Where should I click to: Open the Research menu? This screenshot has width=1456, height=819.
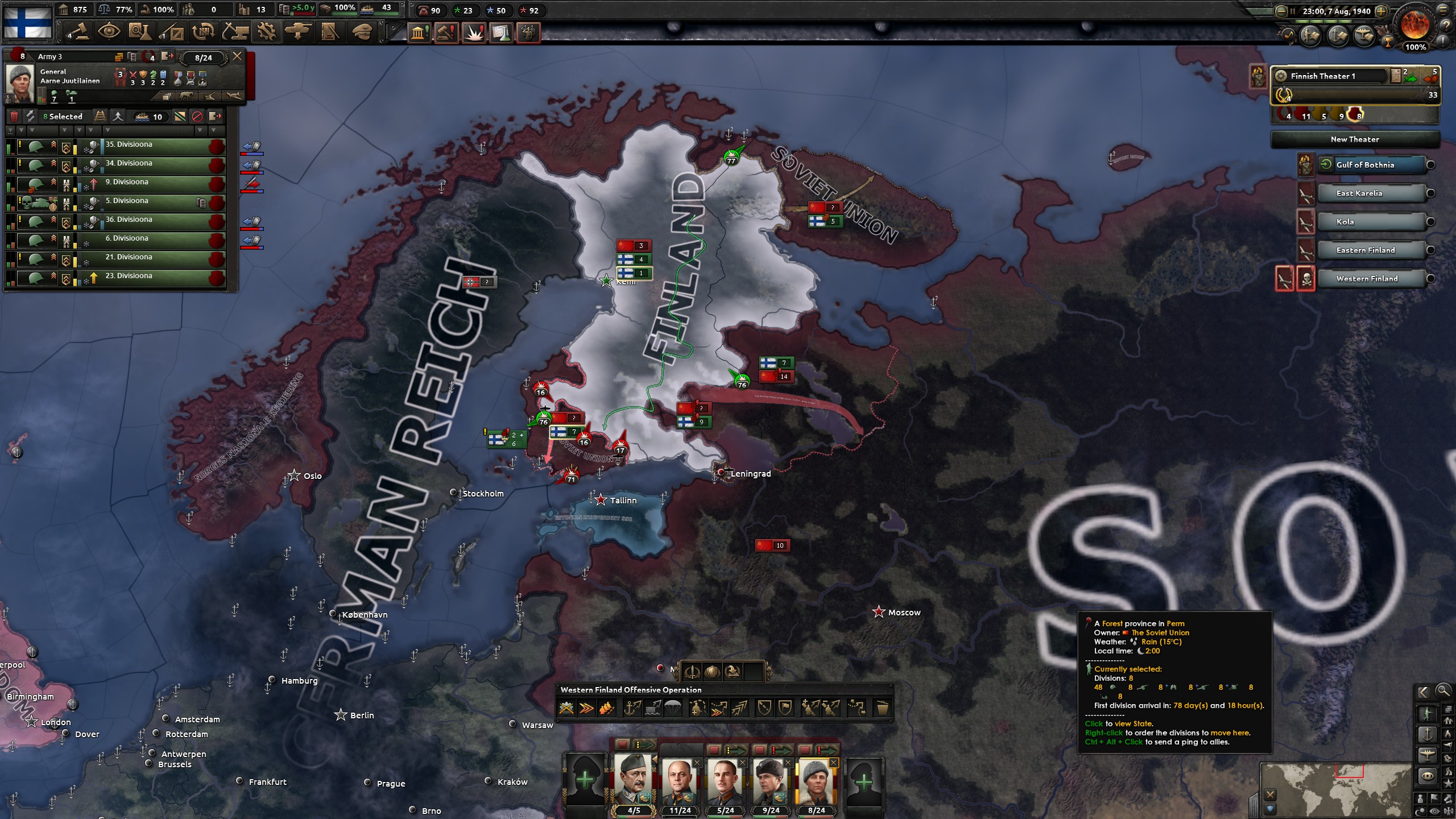coord(140,32)
